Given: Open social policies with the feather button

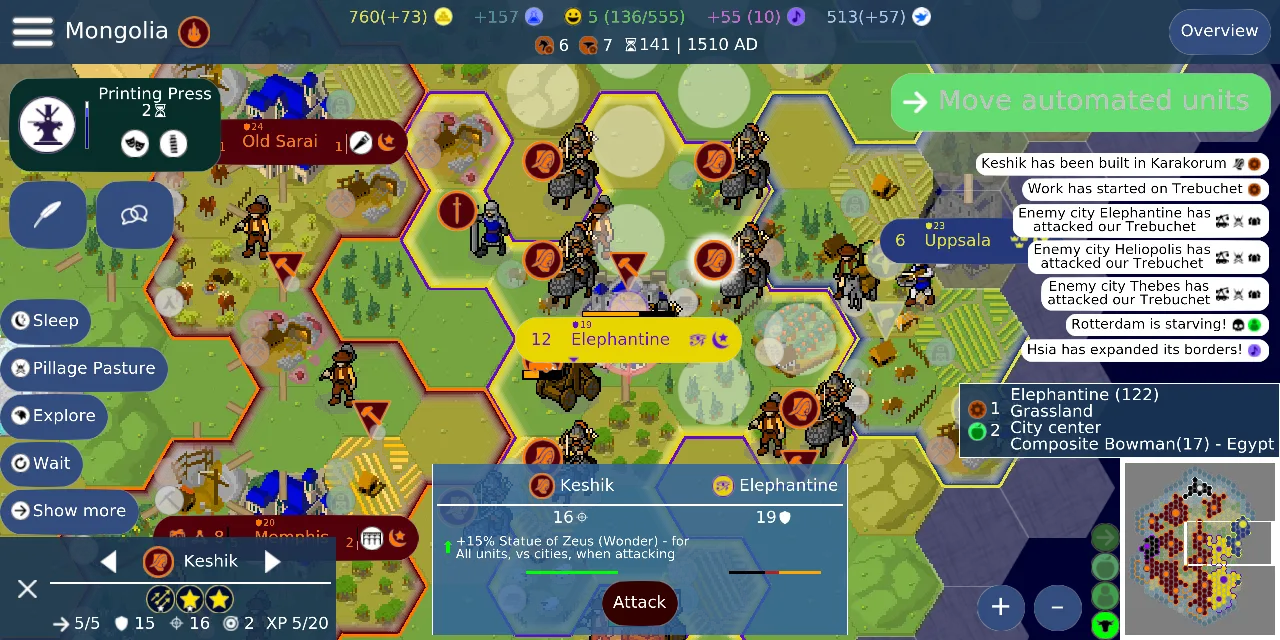Looking at the screenshot, I should point(48,215).
